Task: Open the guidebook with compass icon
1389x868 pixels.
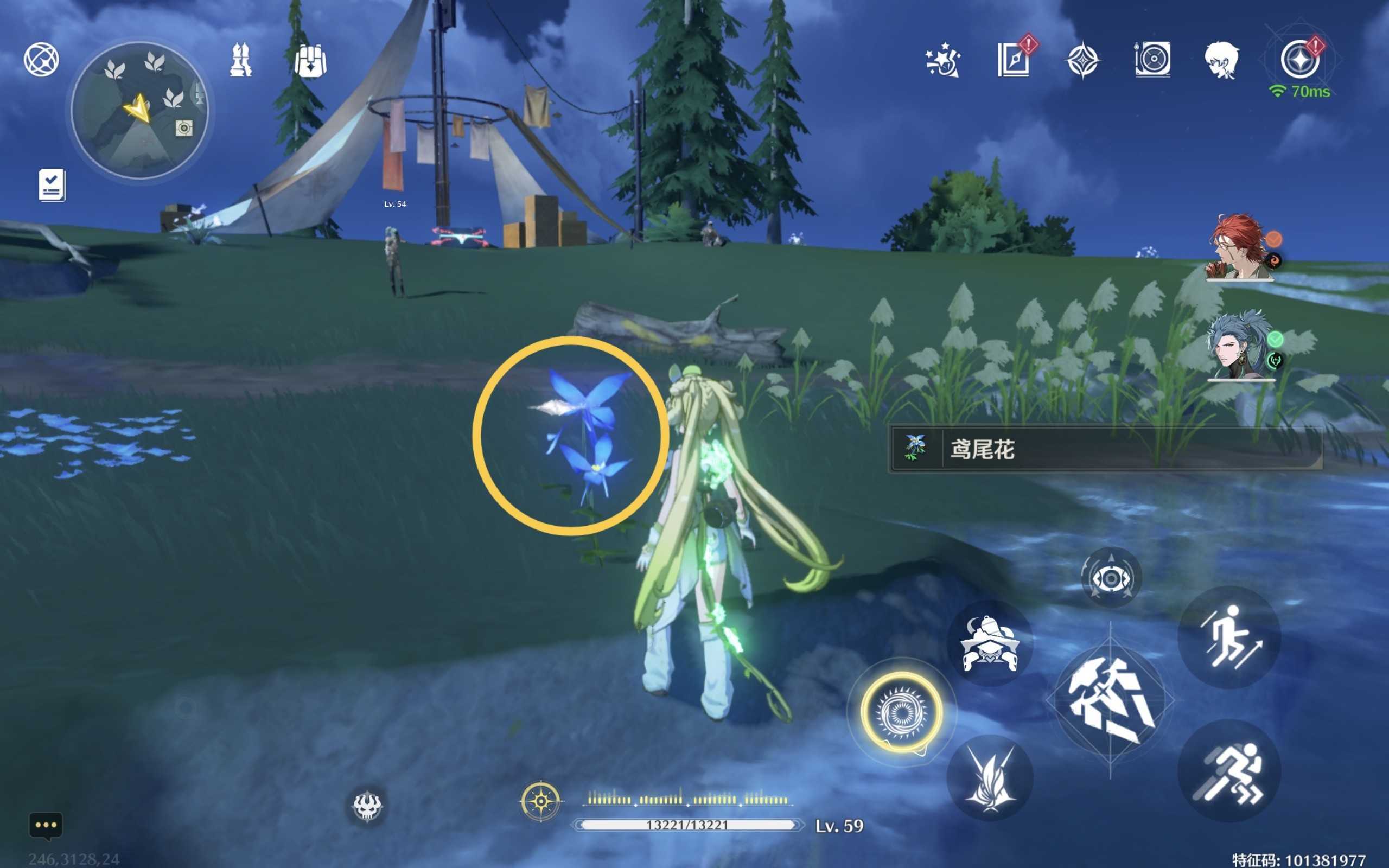Action: (x=1014, y=60)
